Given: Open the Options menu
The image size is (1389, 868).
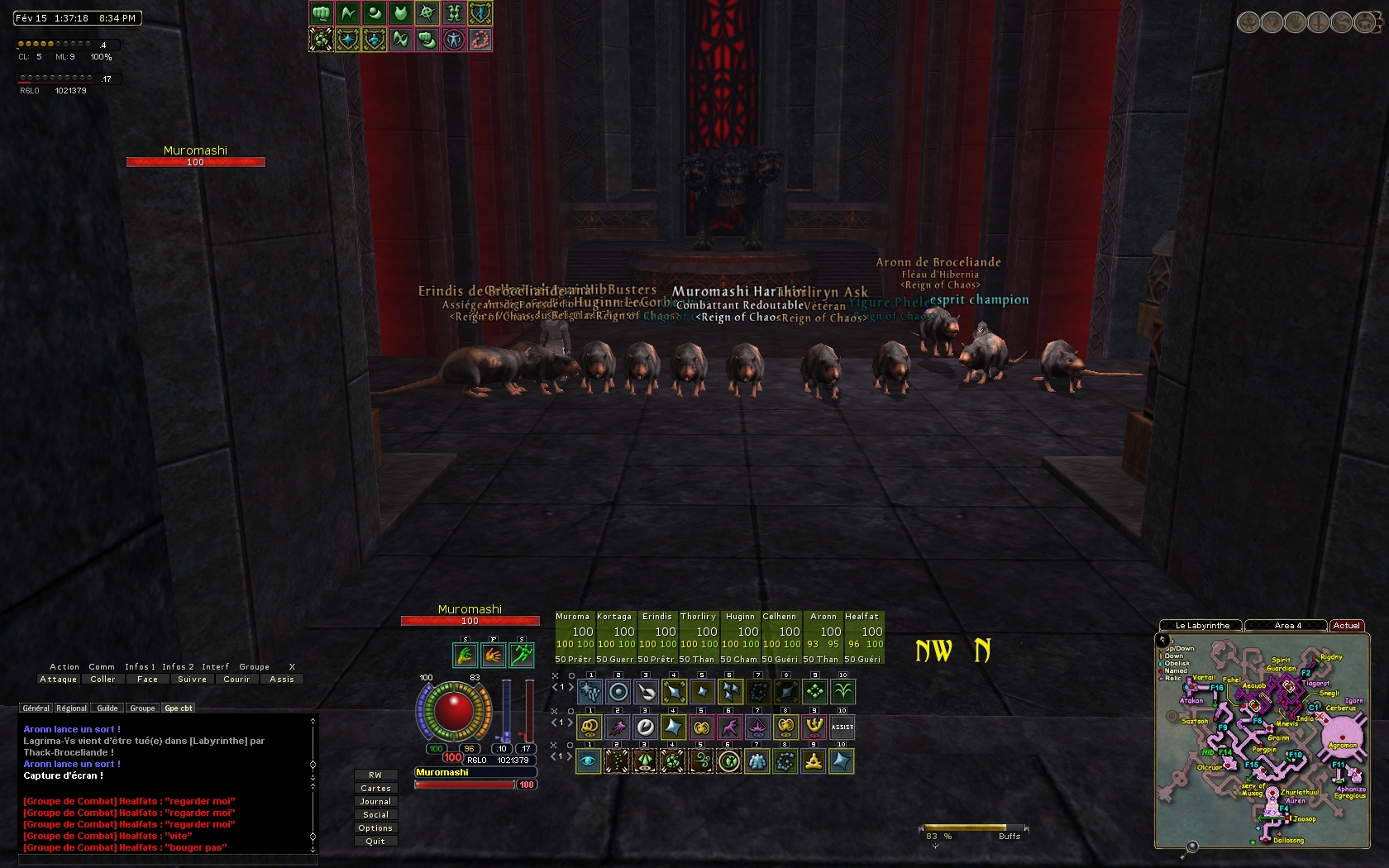Looking at the screenshot, I should pyautogui.click(x=375, y=828).
